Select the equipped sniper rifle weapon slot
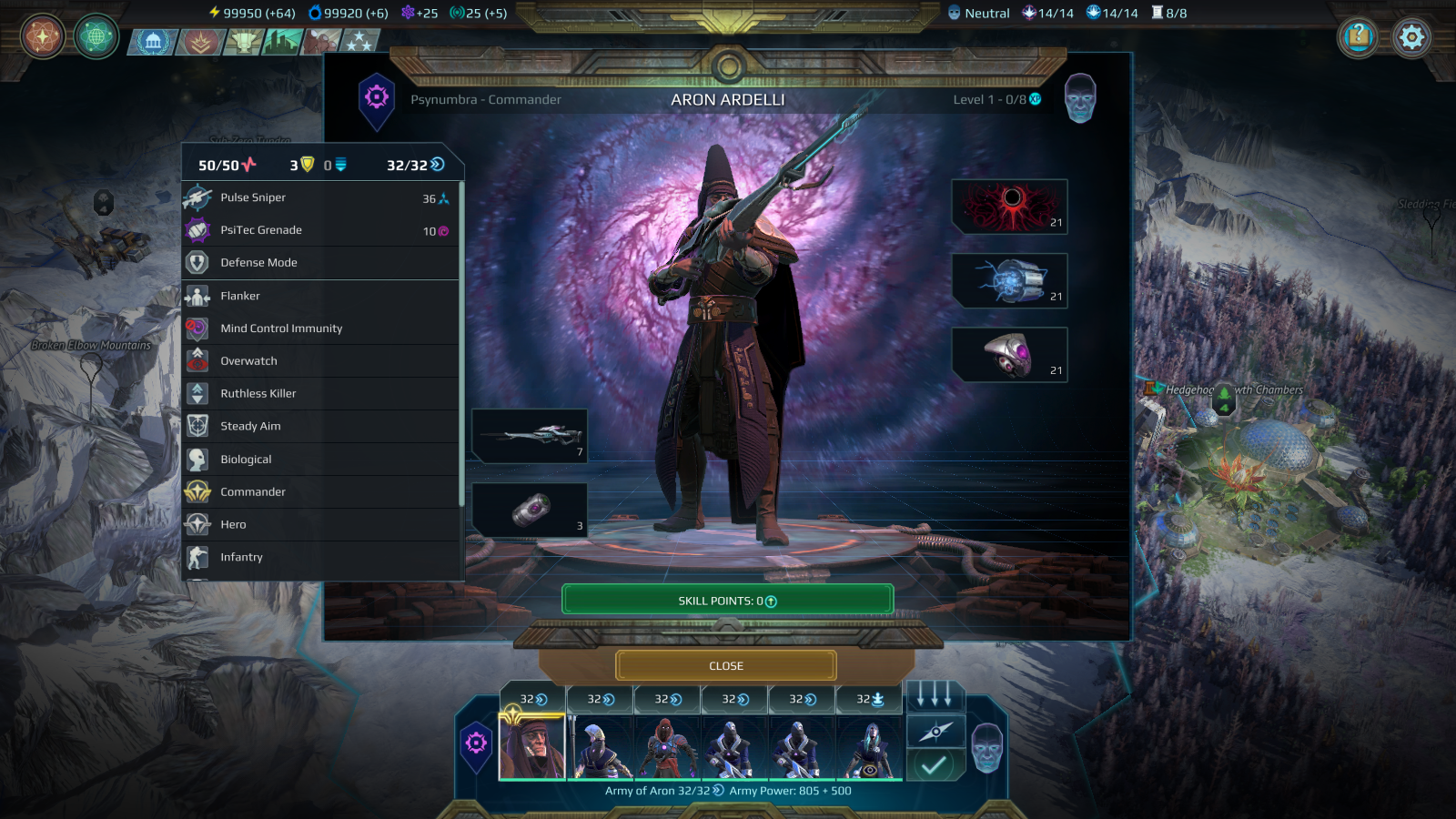This screenshot has height=819, width=1456. coord(531,437)
